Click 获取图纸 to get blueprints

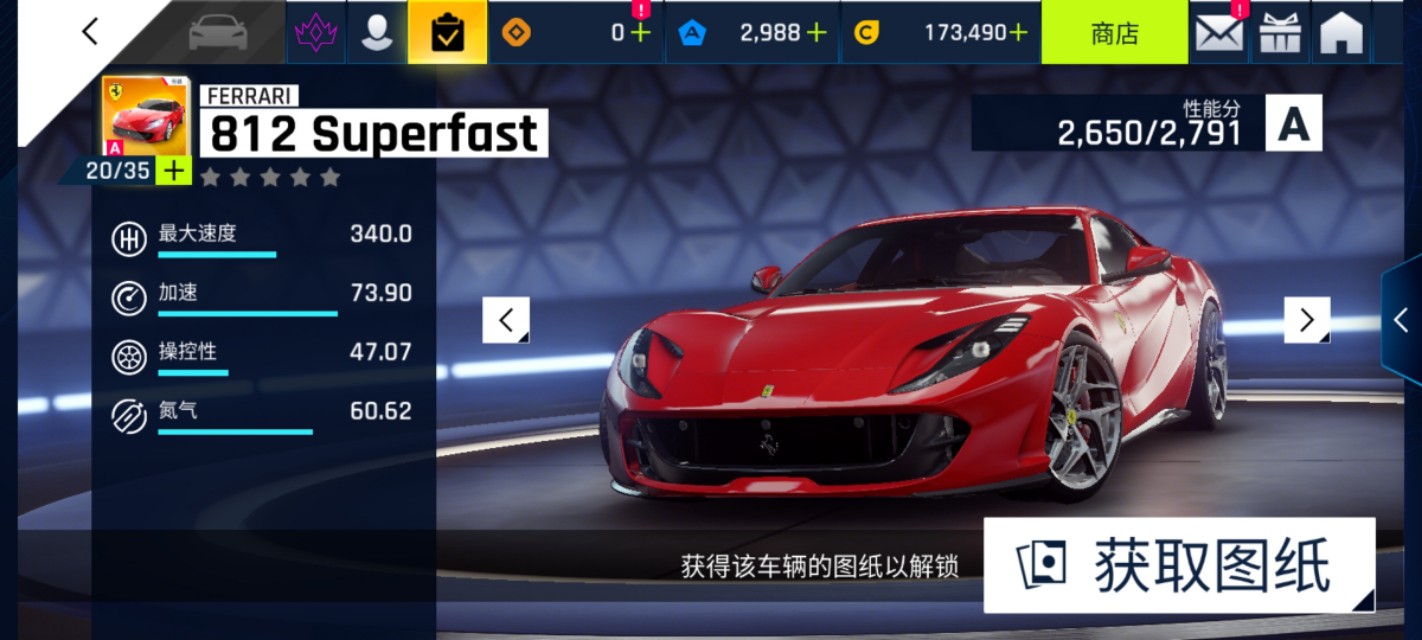[x=1179, y=565]
